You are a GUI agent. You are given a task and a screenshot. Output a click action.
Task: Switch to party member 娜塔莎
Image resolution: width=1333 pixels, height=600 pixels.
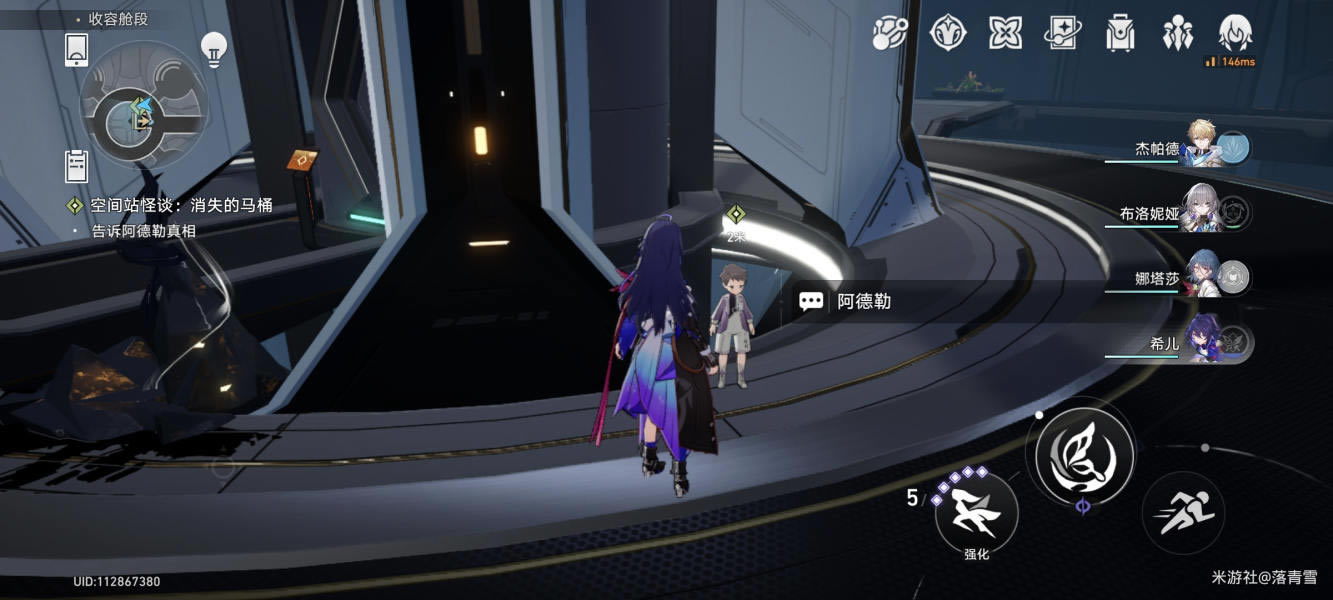[x=1200, y=278]
